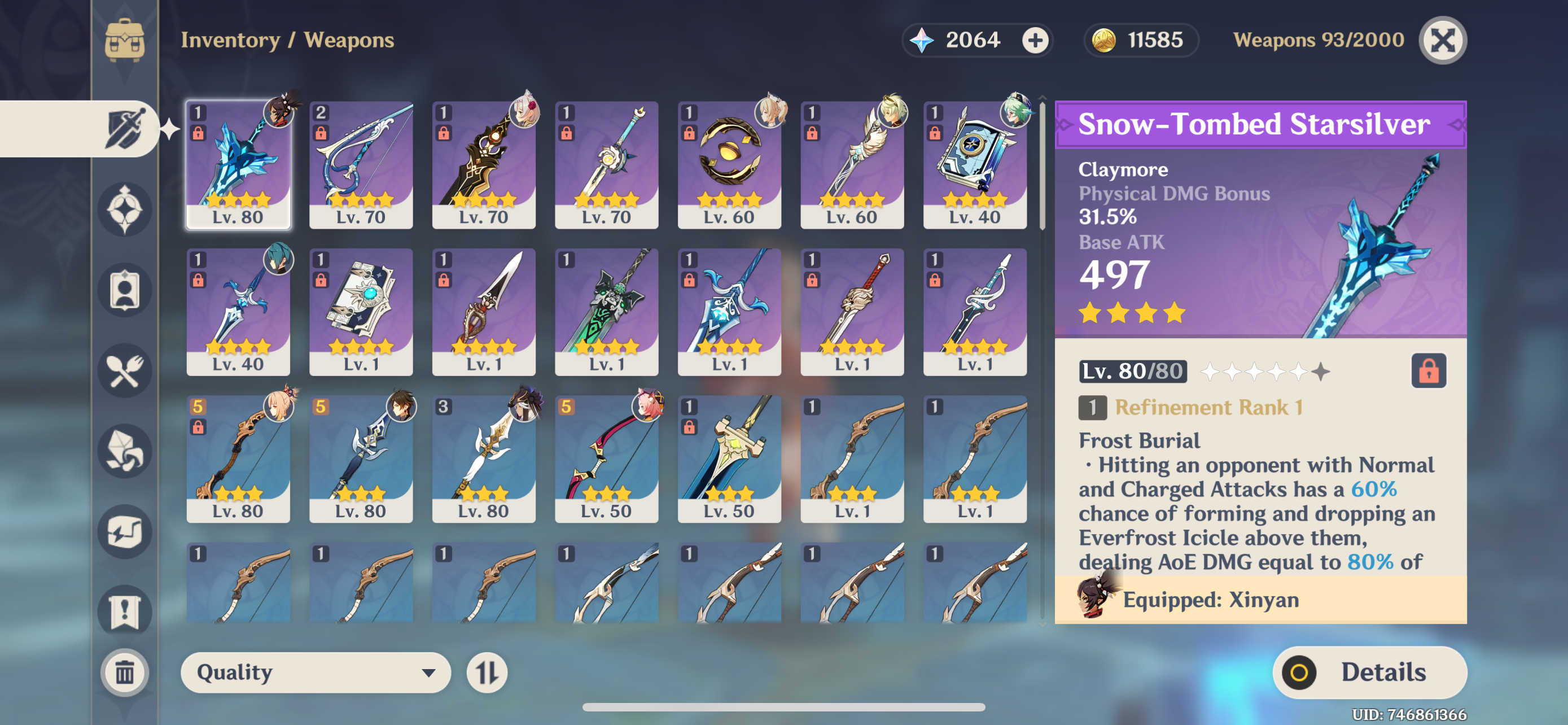Toggle the lock on Snow-Tombed Starsilver
Screen dimensions: 1568x725
point(1428,371)
